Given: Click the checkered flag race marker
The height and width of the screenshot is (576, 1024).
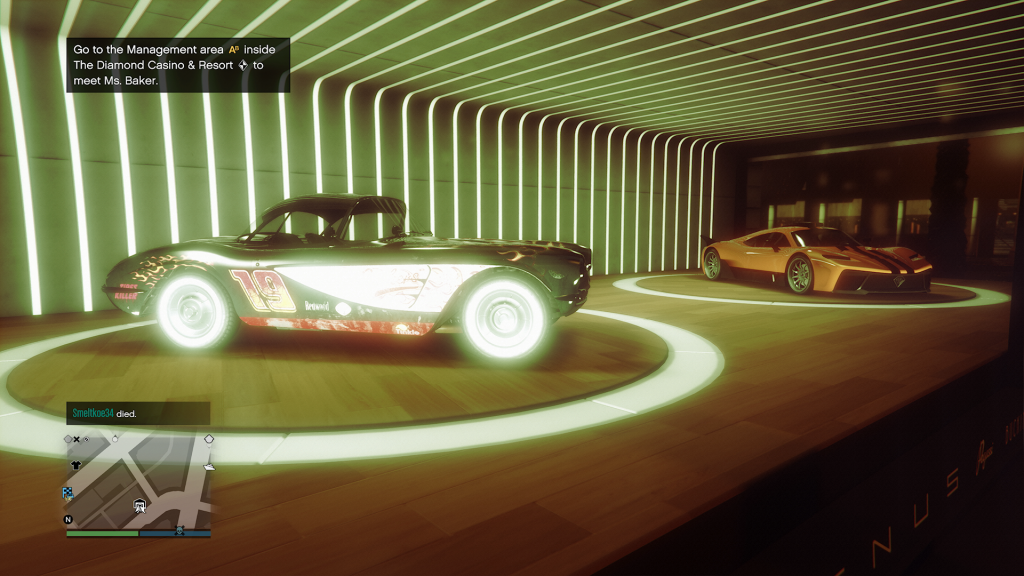Looking at the screenshot, I should click(68, 493).
